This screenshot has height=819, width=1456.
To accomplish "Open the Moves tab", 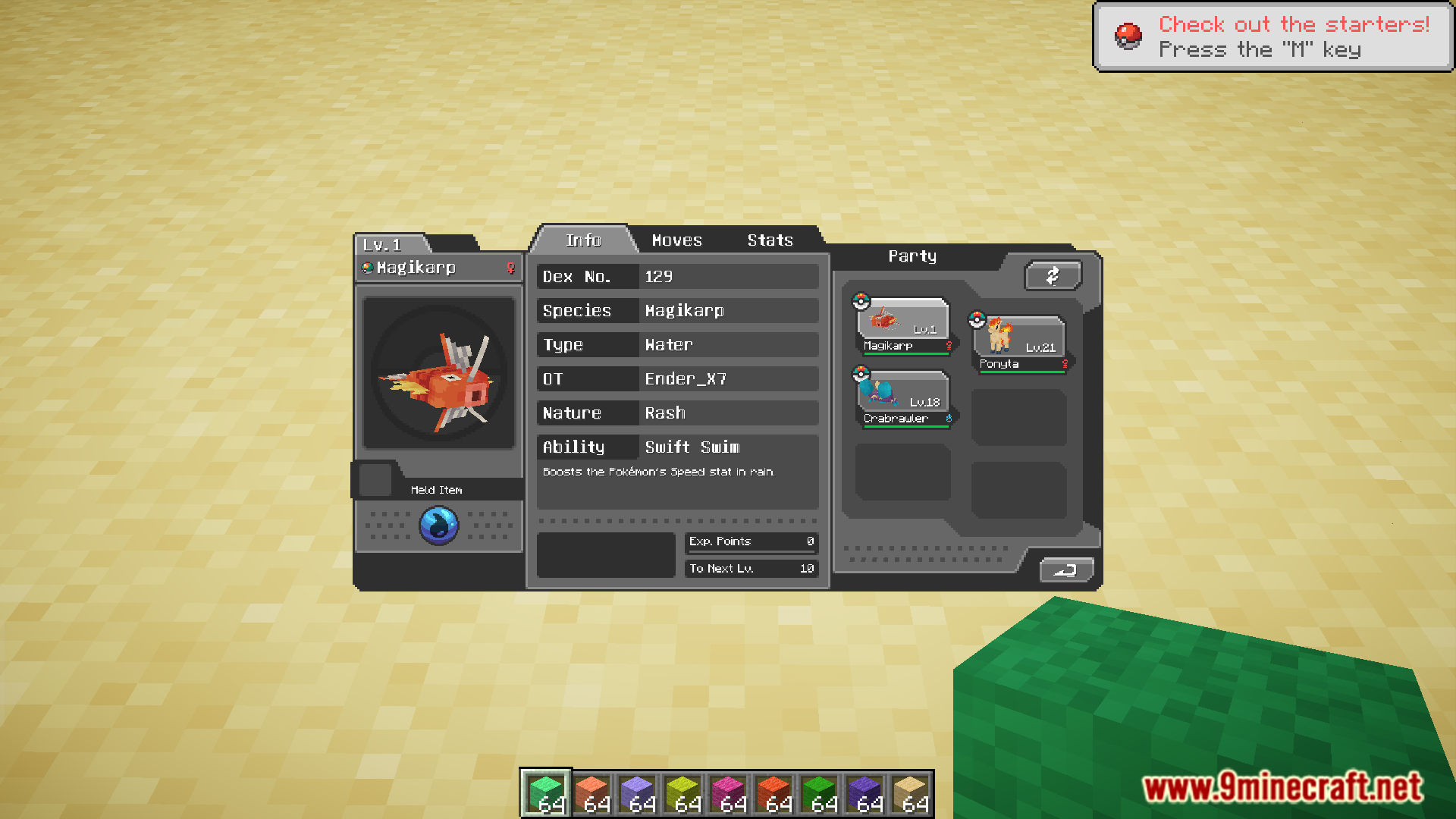I will (x=676, y=240).
